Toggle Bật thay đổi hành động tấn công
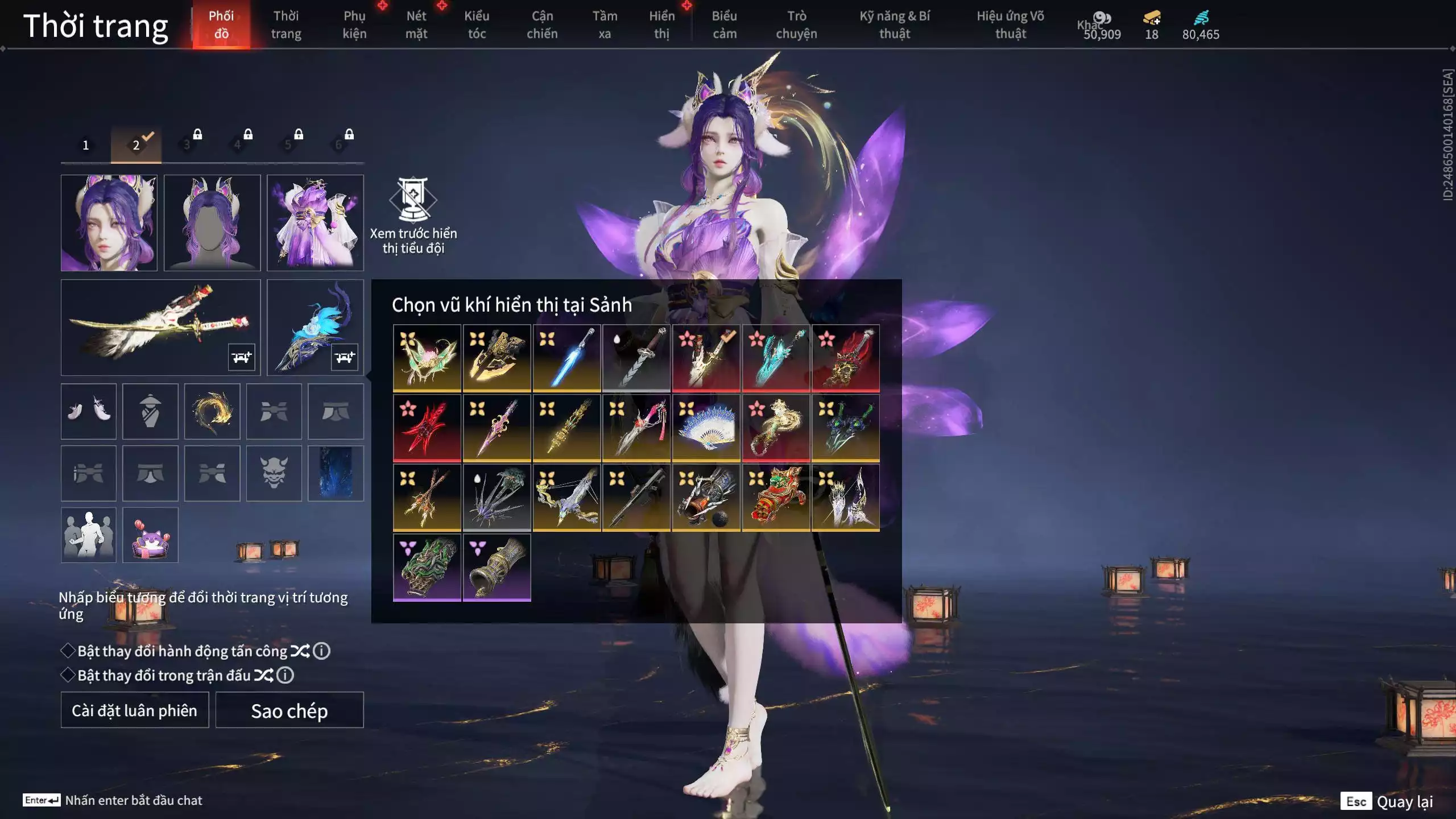Viewport: 1456px width, 819px height. (x=68, y=651)
